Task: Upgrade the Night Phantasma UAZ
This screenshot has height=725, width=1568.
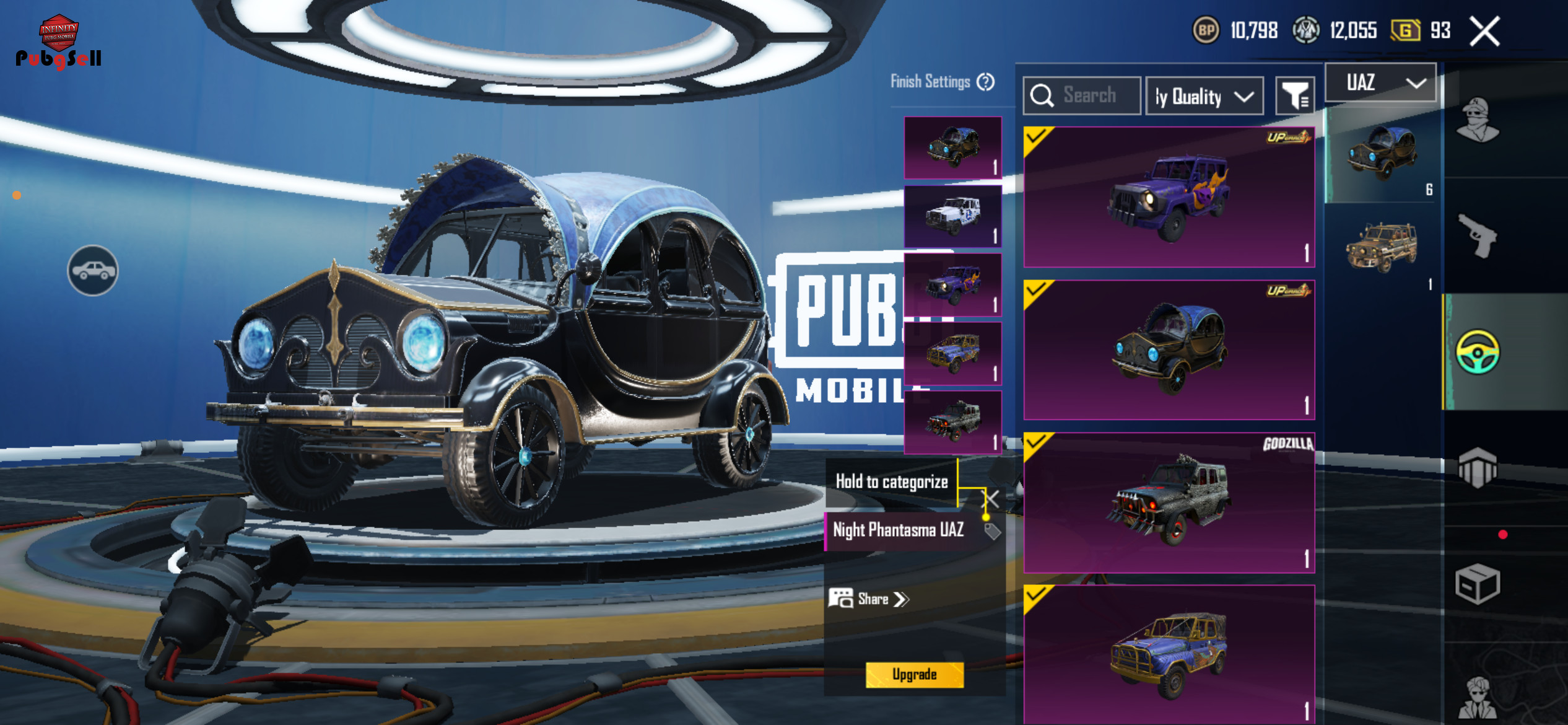Action: pos(914,674)
